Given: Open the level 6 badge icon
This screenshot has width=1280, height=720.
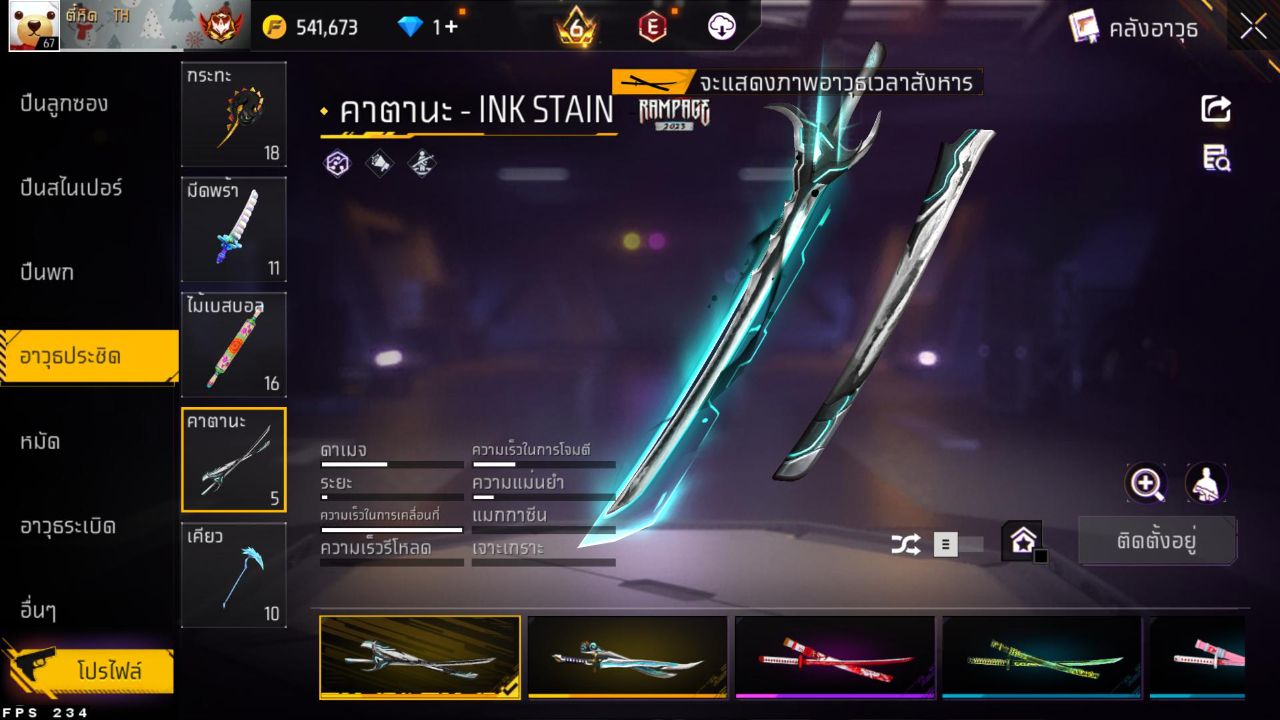Looking at the screenshot, I should click(575, 27).
